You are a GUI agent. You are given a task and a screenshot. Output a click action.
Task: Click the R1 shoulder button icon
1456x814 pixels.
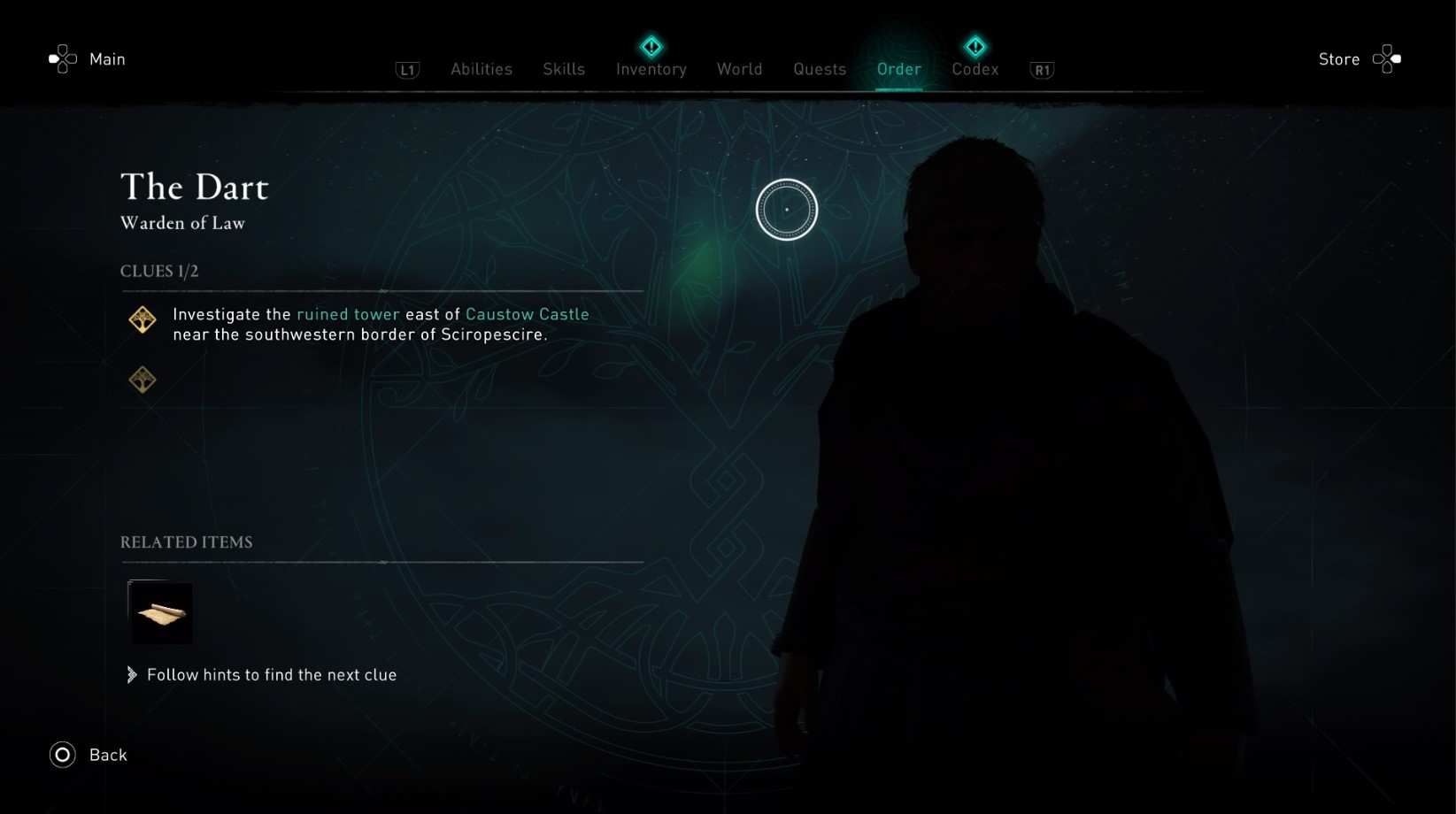[1041, 70]
